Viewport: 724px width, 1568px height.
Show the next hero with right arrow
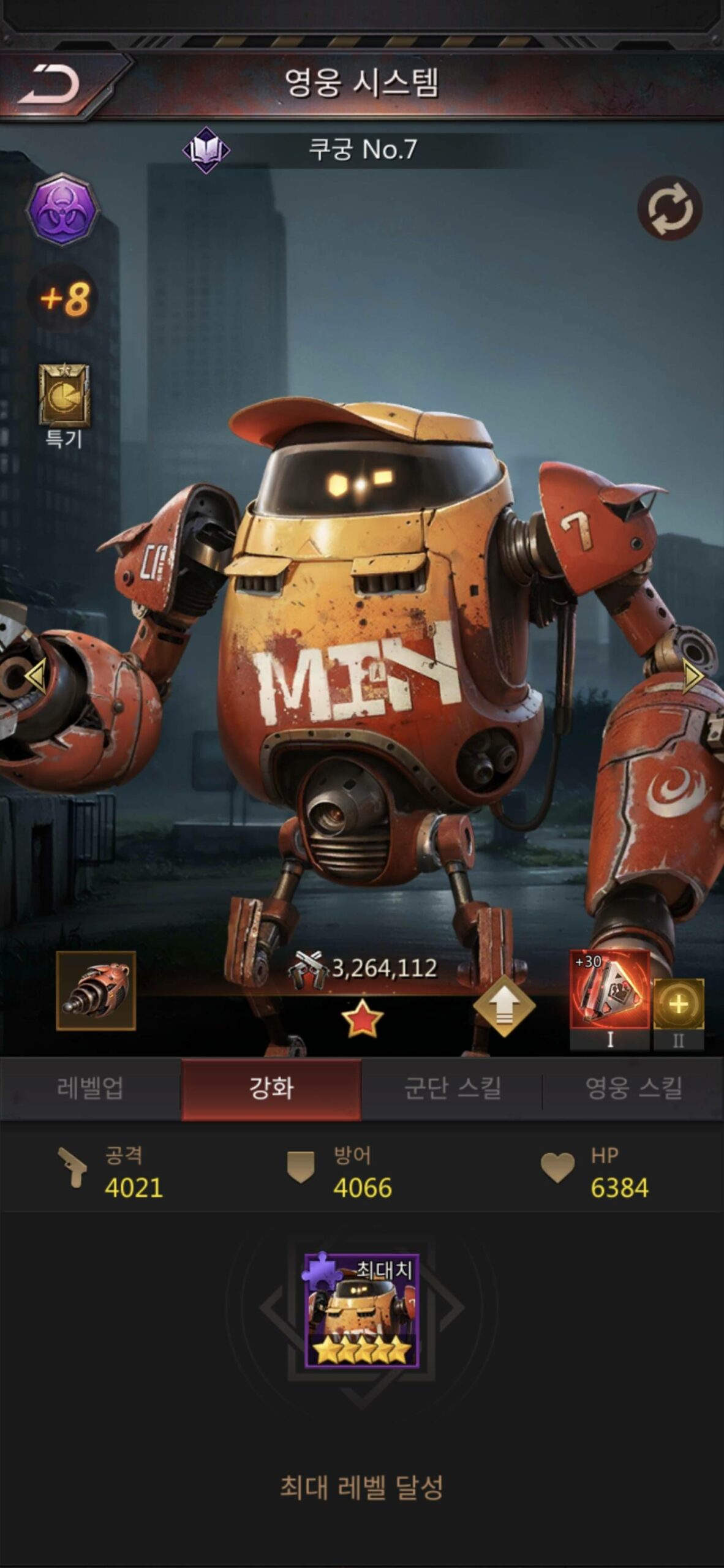click(x=692, y=676)
